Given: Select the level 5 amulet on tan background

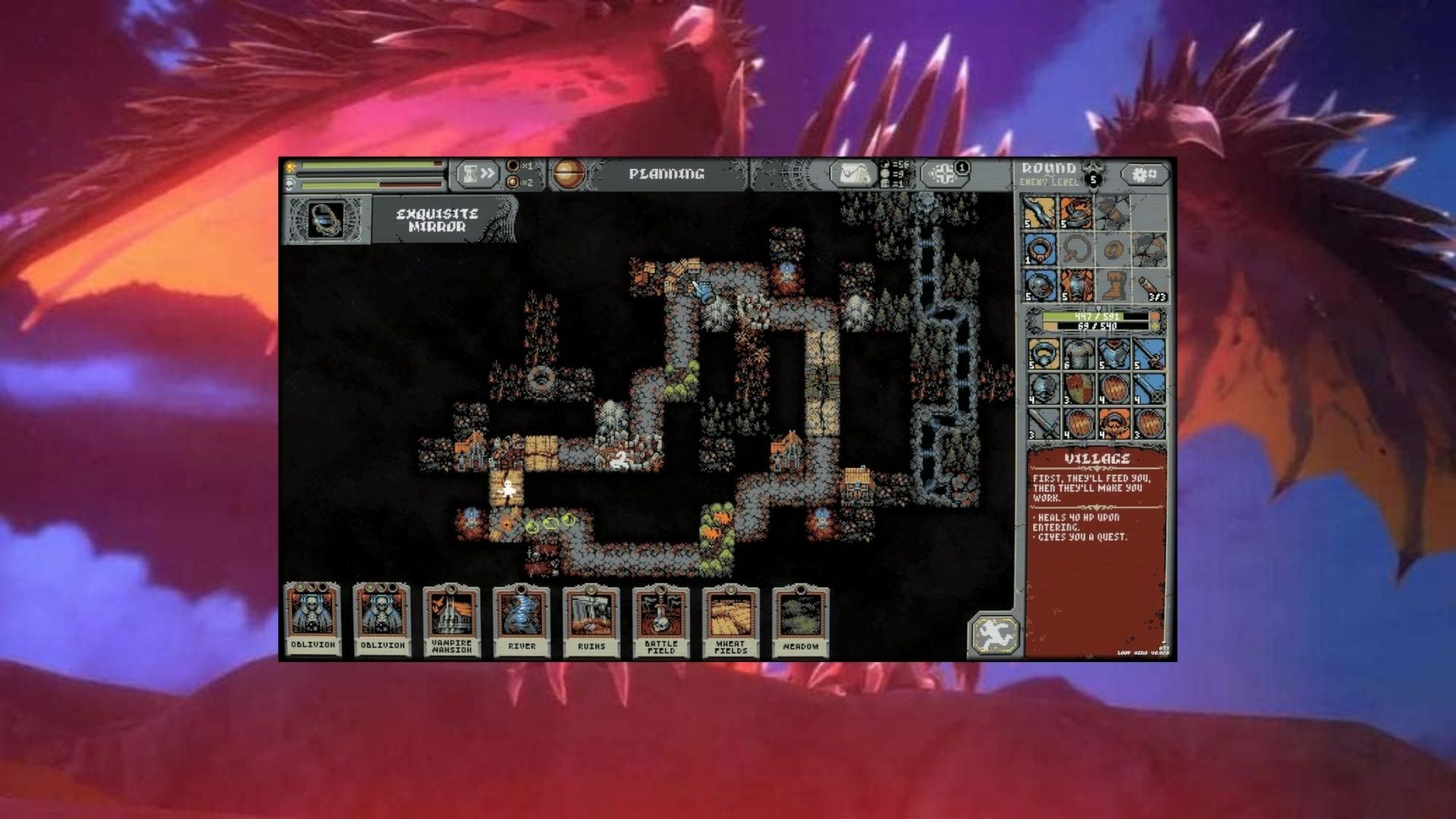Looking at the screenshot, I should click(1043, 354).
